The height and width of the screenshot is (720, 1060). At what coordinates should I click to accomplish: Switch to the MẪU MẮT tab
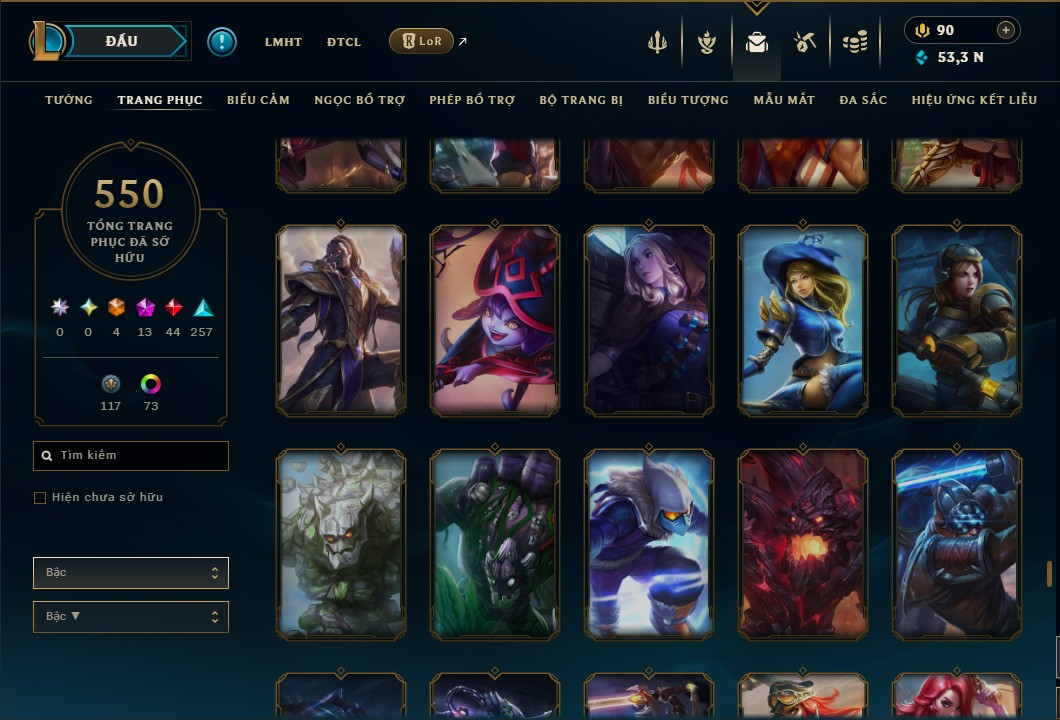point(784,100)
